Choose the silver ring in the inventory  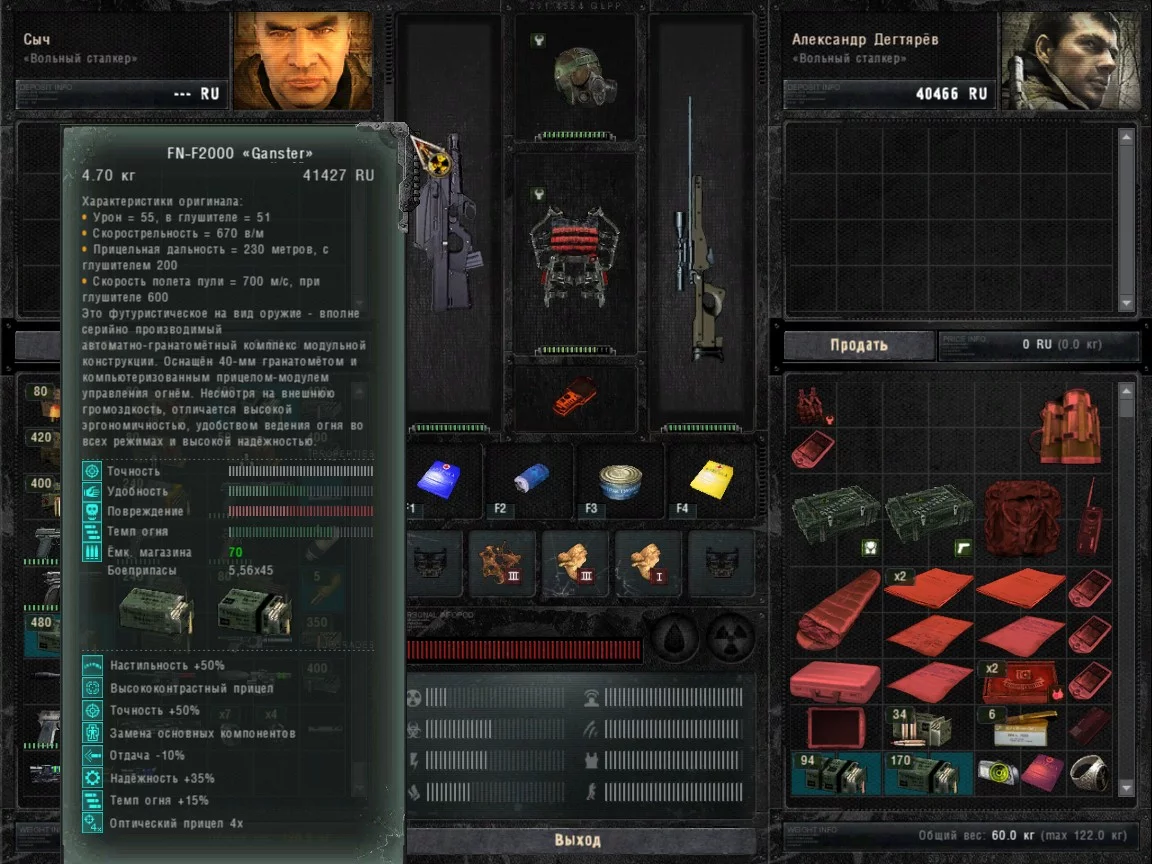click(x=1087, y=773)
